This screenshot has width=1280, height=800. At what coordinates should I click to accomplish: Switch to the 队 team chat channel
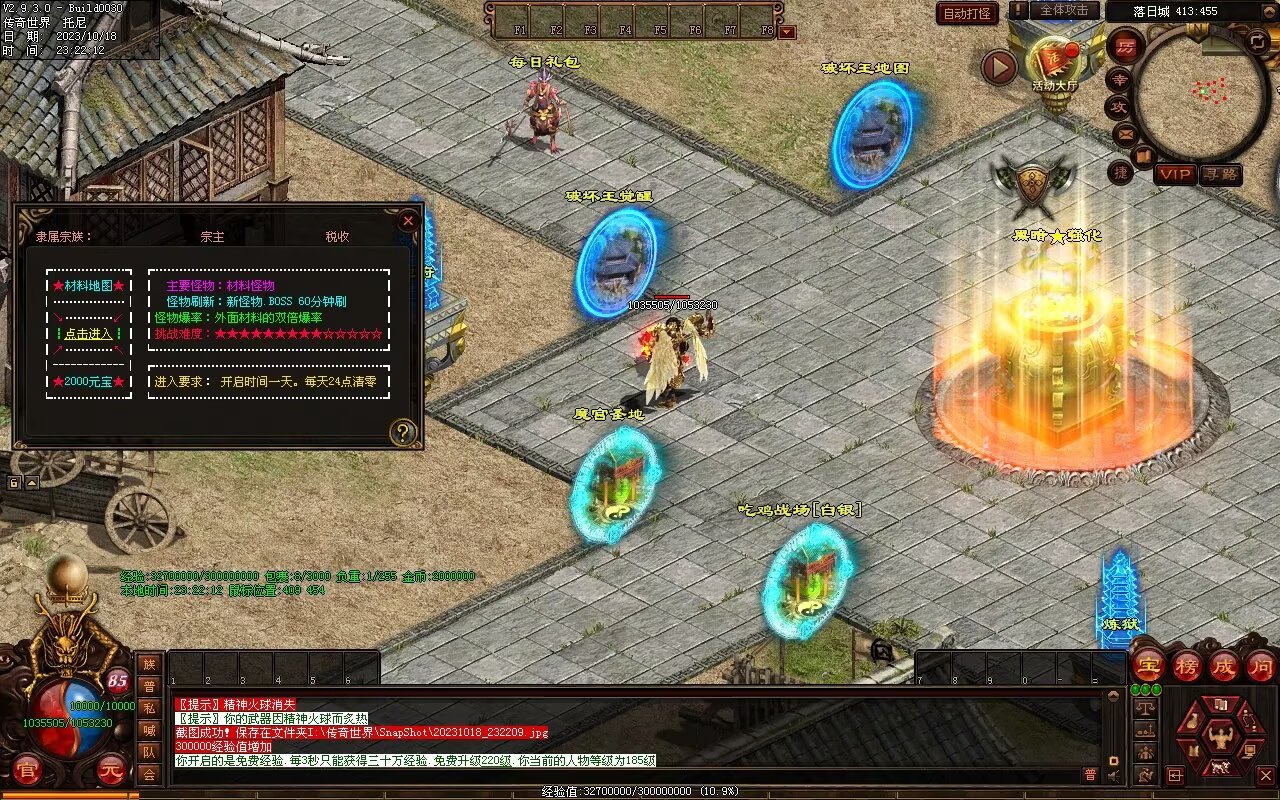(x=149, y=752)
